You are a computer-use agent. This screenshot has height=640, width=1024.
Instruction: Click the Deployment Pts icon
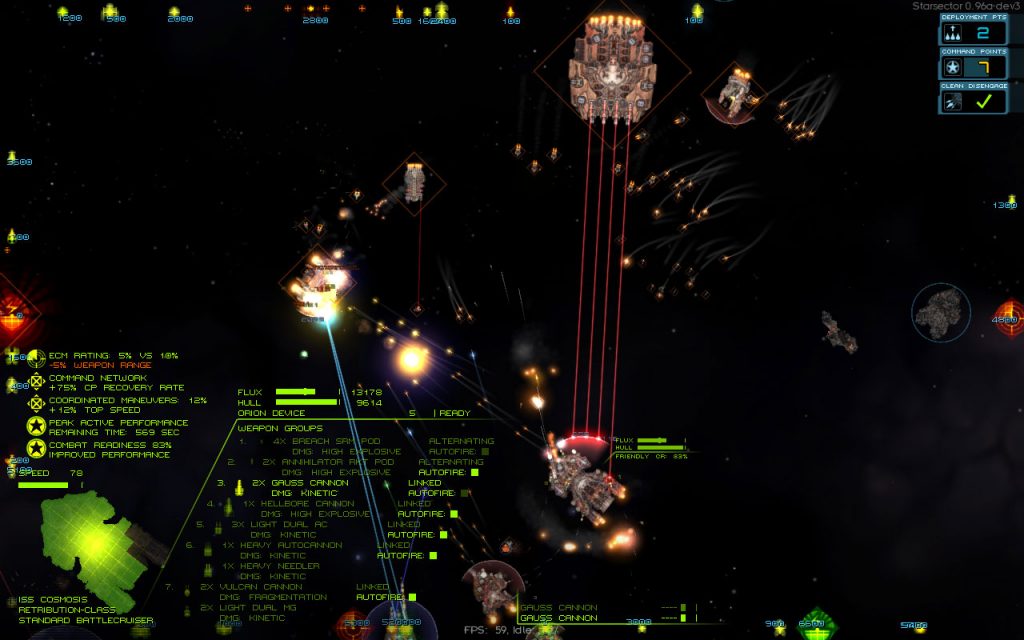953,34
